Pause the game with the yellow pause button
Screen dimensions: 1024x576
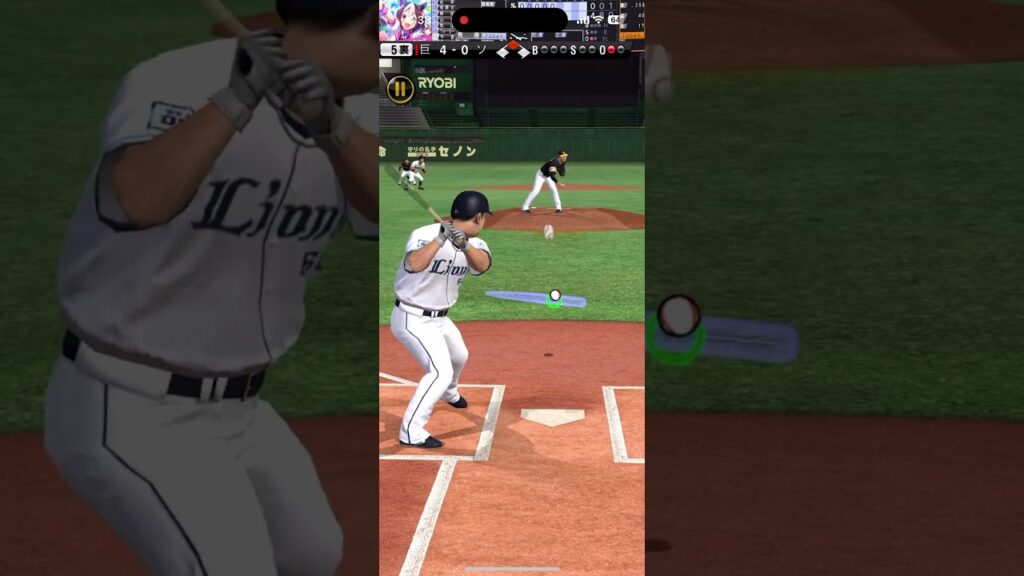pyautogui.click(x=400, y=89)
